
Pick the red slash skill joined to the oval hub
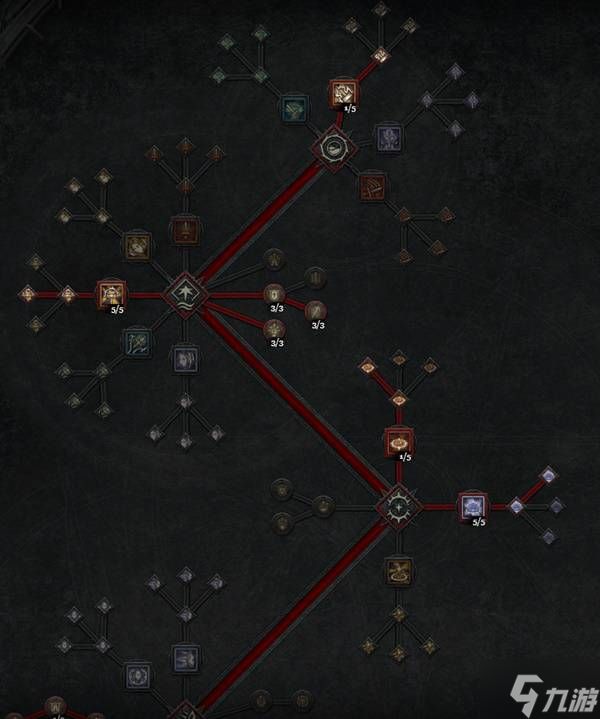372,186
